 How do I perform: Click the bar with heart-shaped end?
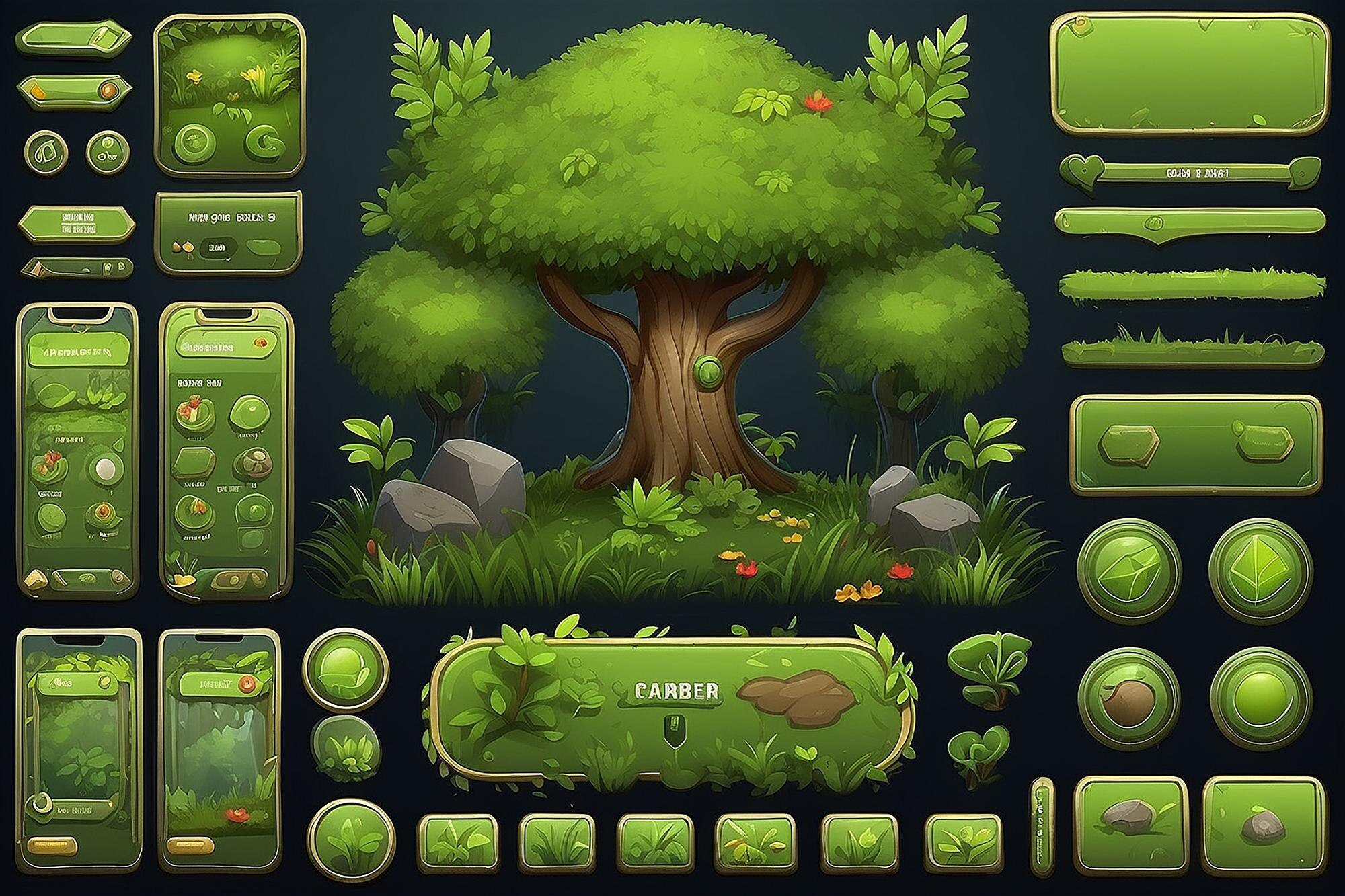1189,173
